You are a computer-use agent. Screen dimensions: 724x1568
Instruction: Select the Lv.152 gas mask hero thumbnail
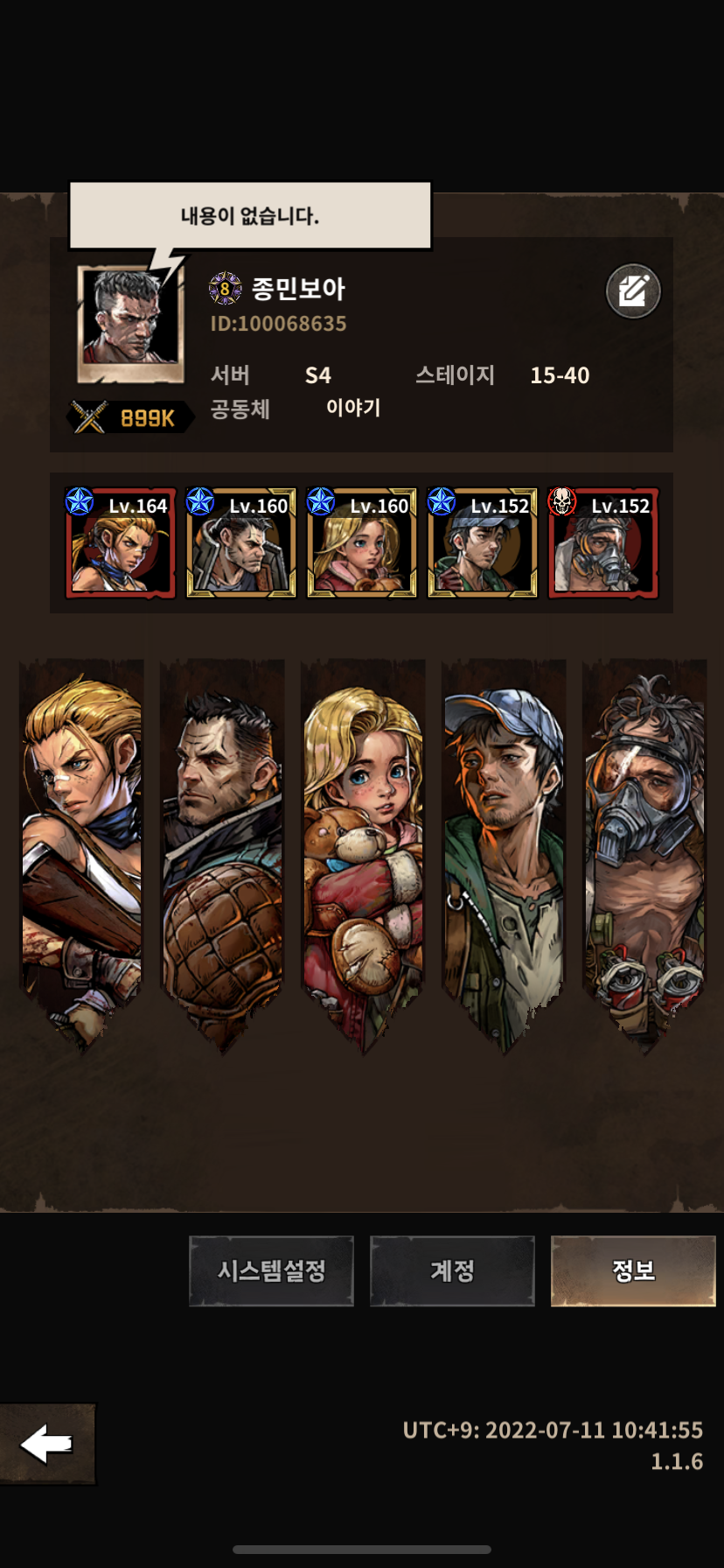tap(603, 543)
